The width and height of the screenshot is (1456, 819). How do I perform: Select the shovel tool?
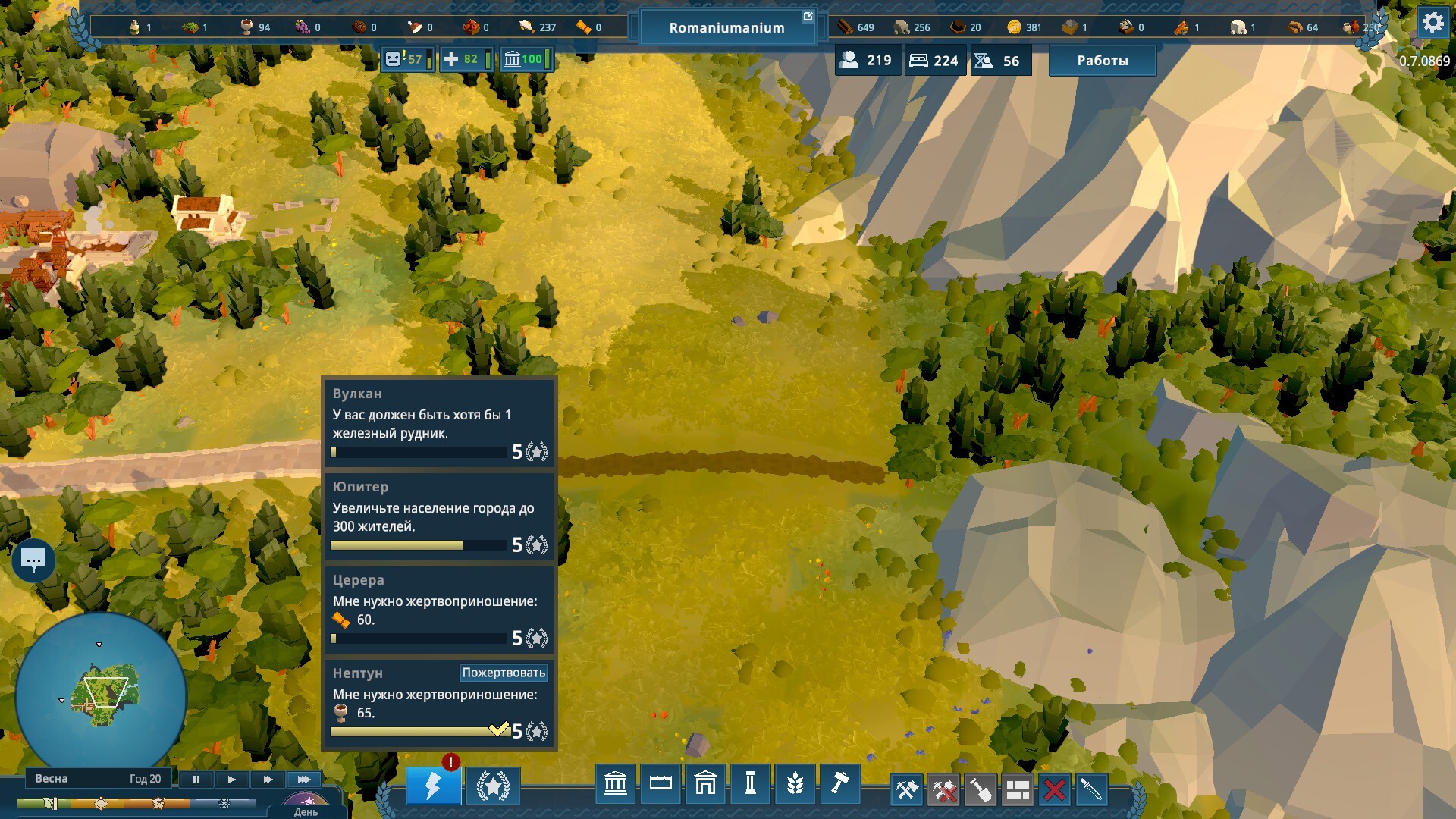coord(981,790)
